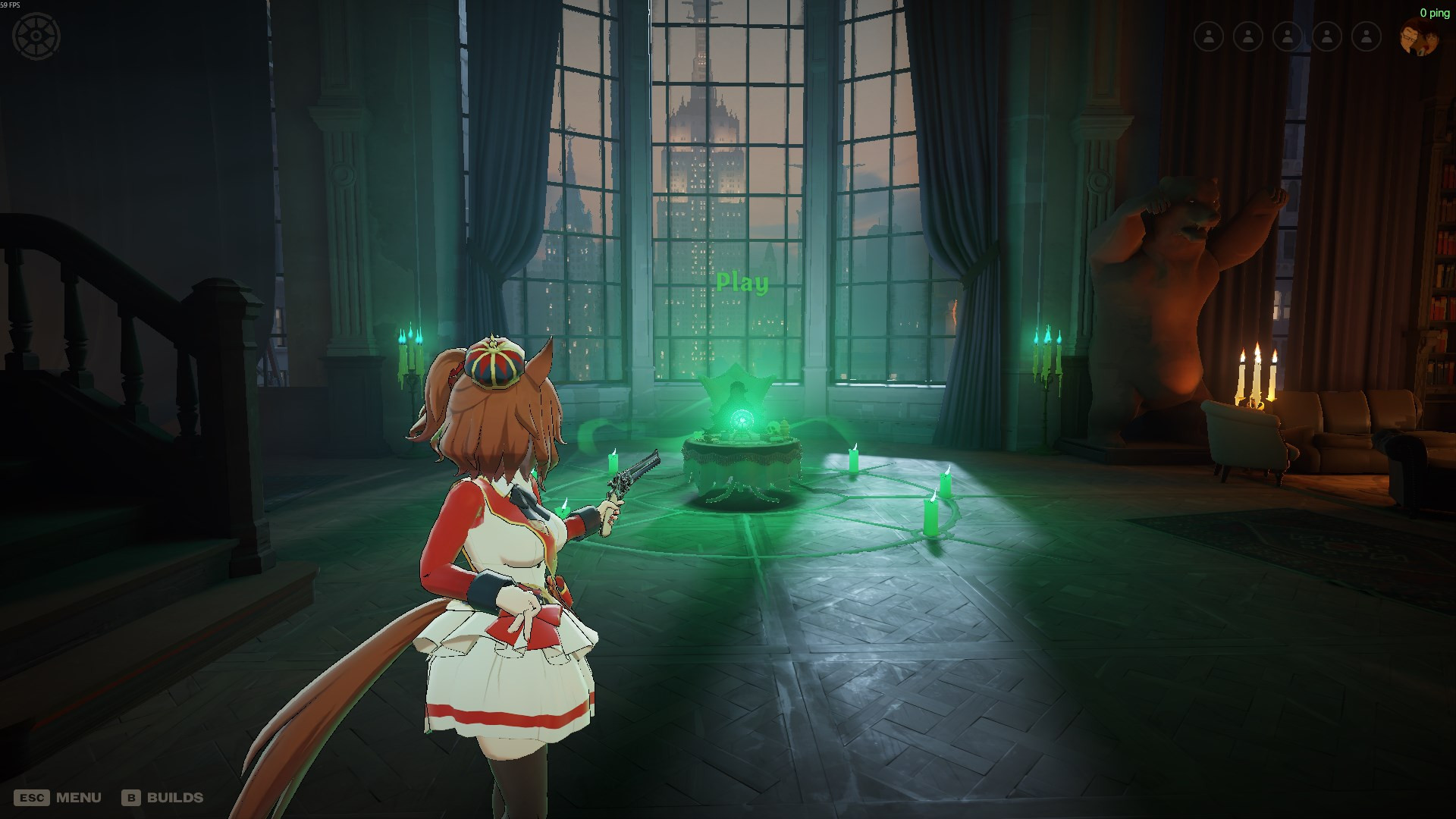Click the ESC key badge
1456x819 pixels.
(33, 797)
